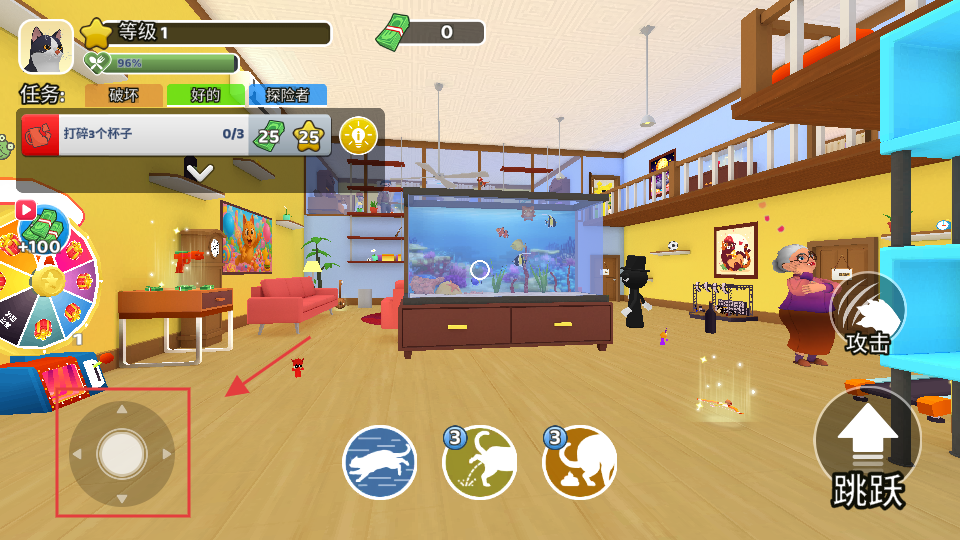Open the 打碎3个杯子 quest entry
This screenshot has height=540, width=960.
click(x=140, y=134)
